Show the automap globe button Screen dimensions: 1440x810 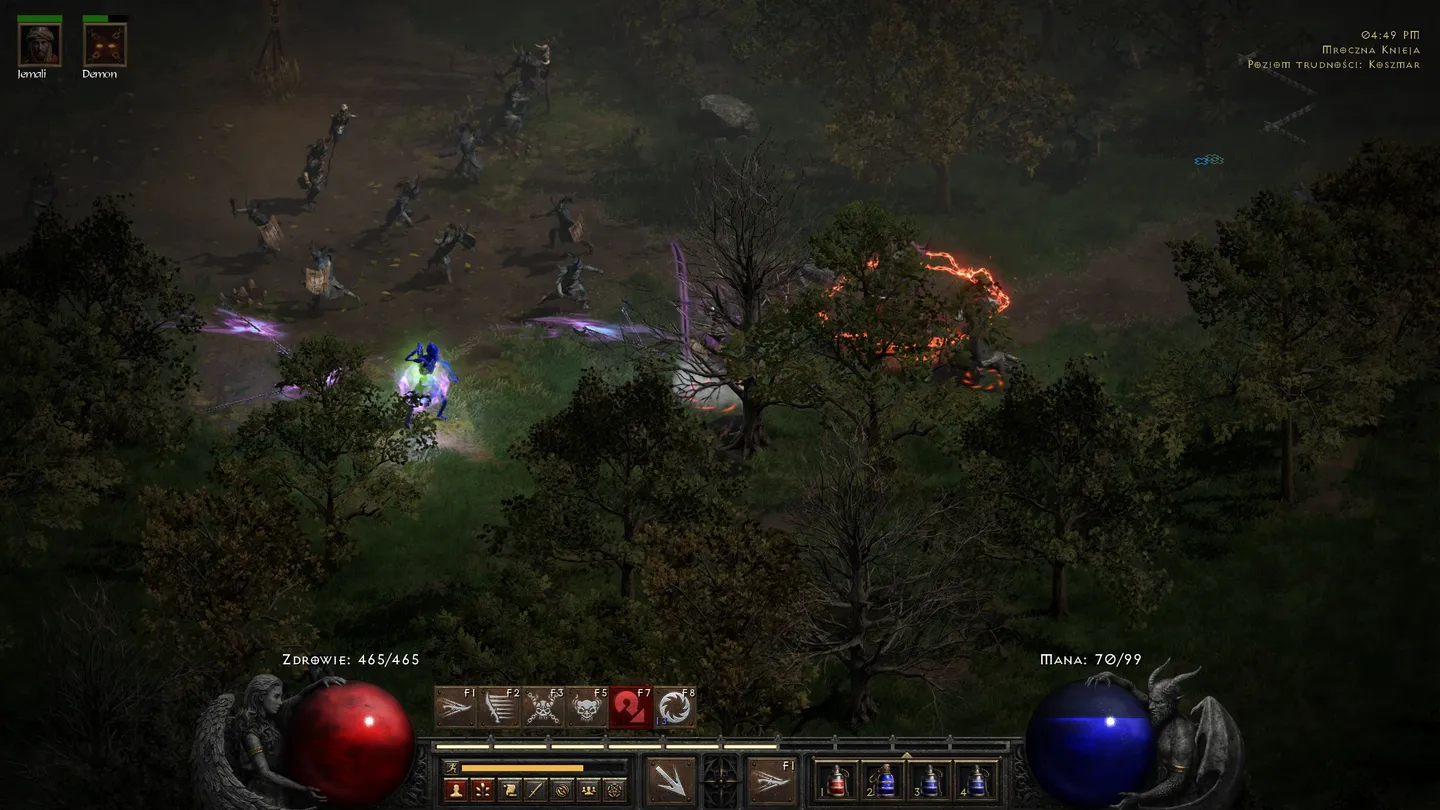(x=562, y=790)
